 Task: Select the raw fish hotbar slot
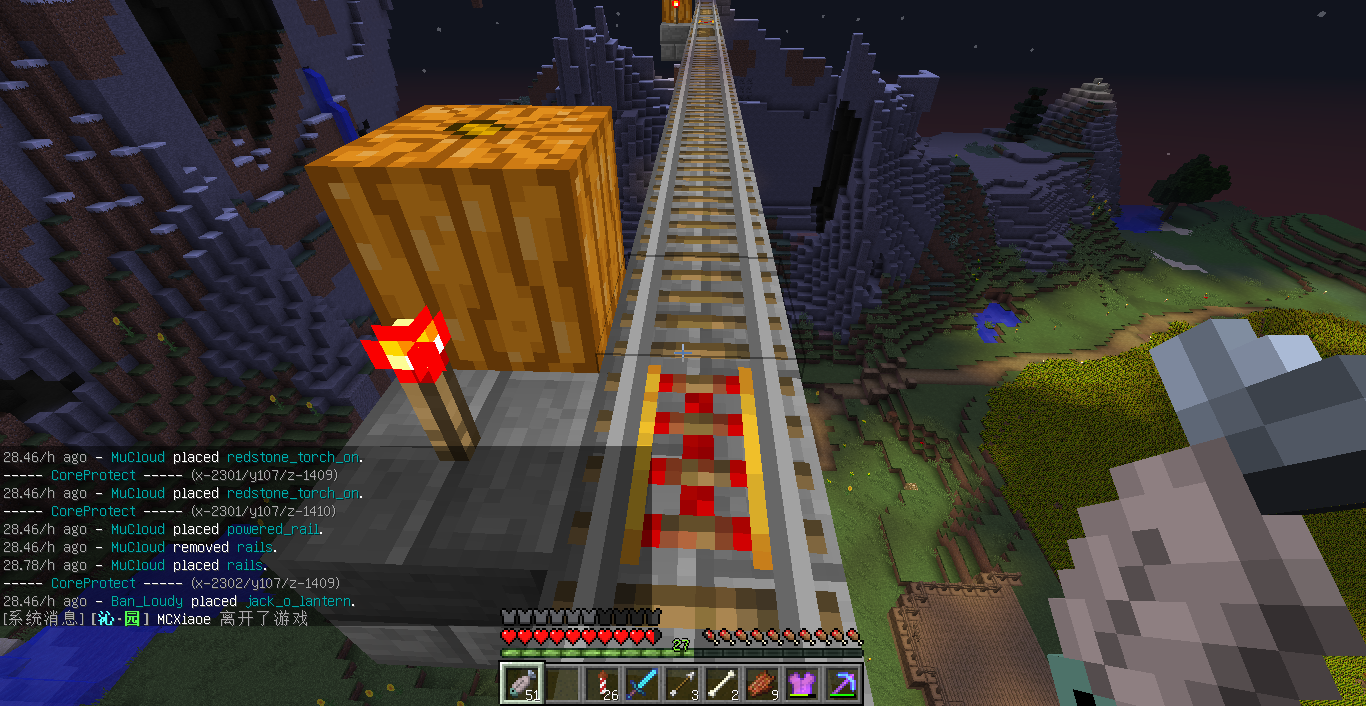(522, 683)
